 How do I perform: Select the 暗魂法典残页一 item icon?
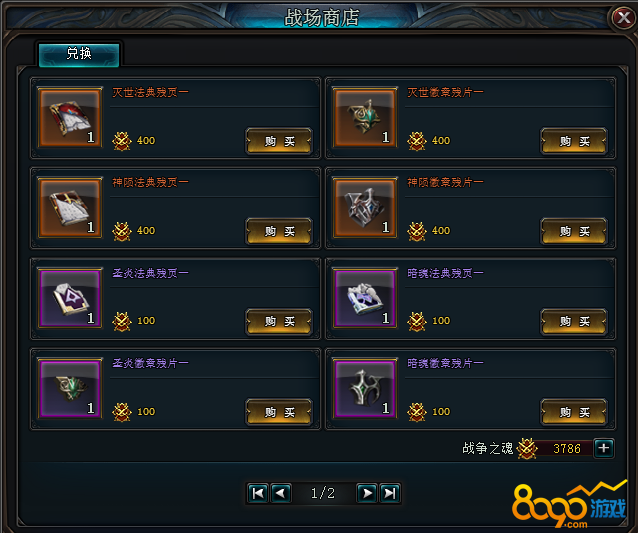point(365,298)
